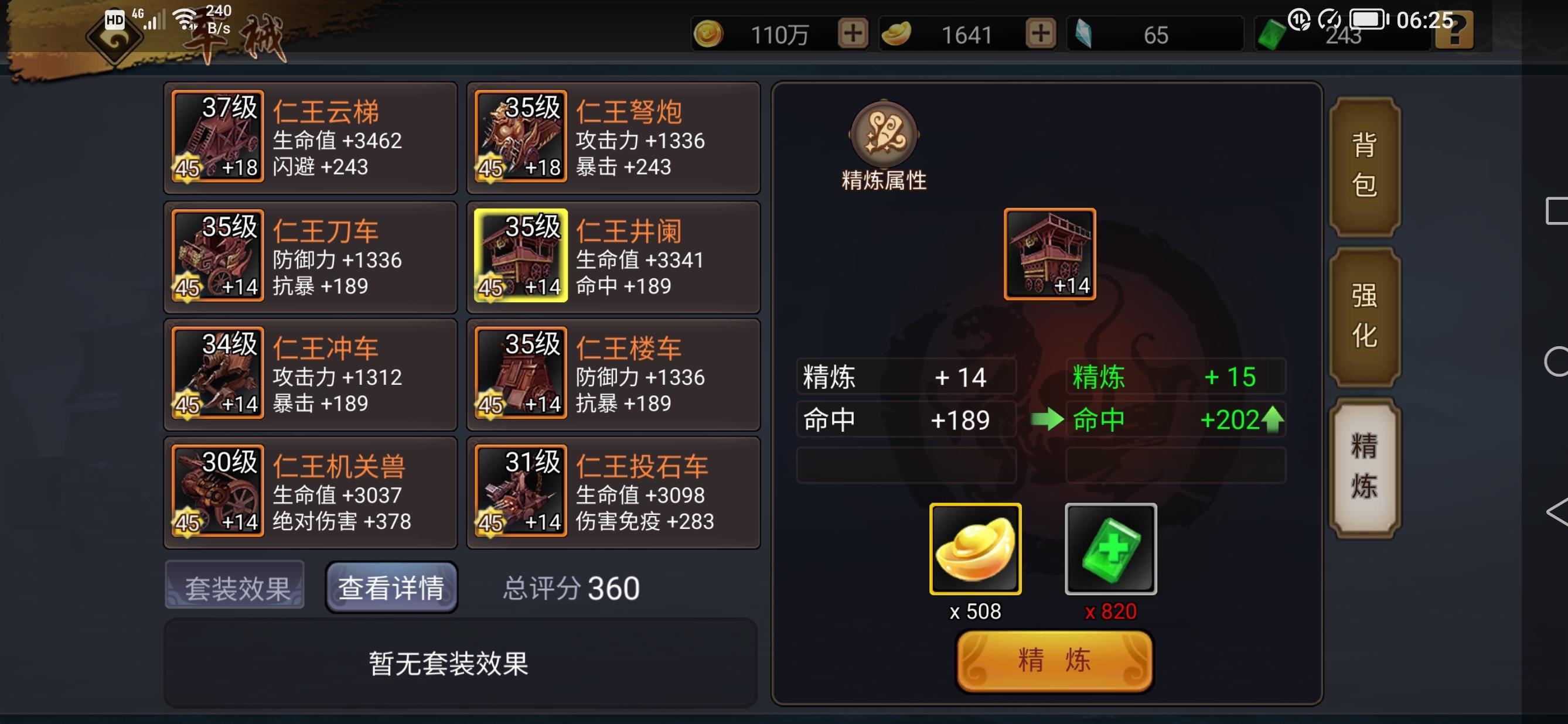1568x724 pixels.
Task: Select the 仁王楼车 equipment icon
Action: [520, 375]
